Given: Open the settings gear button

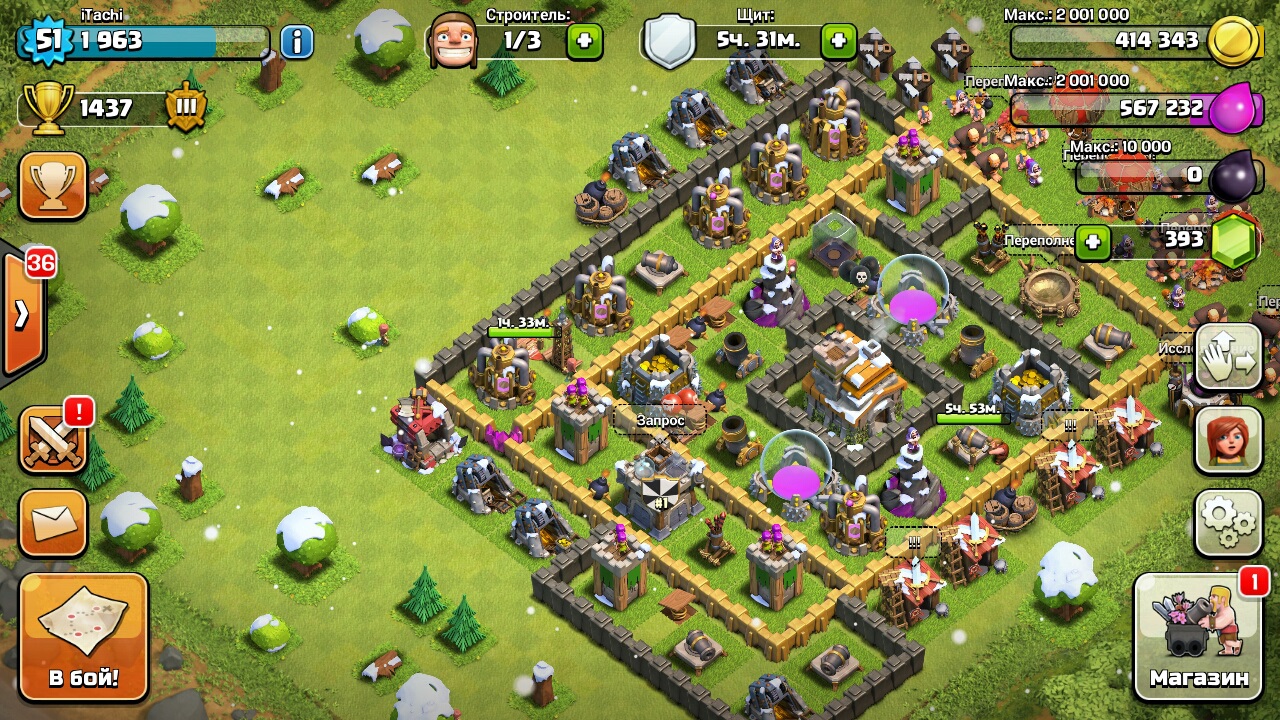Looking at the screenshot, I should (1228, 522).
